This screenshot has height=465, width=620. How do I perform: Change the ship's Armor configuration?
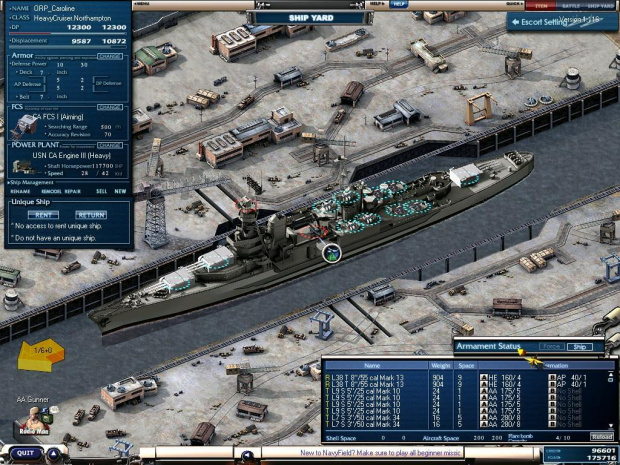[110, 56]
